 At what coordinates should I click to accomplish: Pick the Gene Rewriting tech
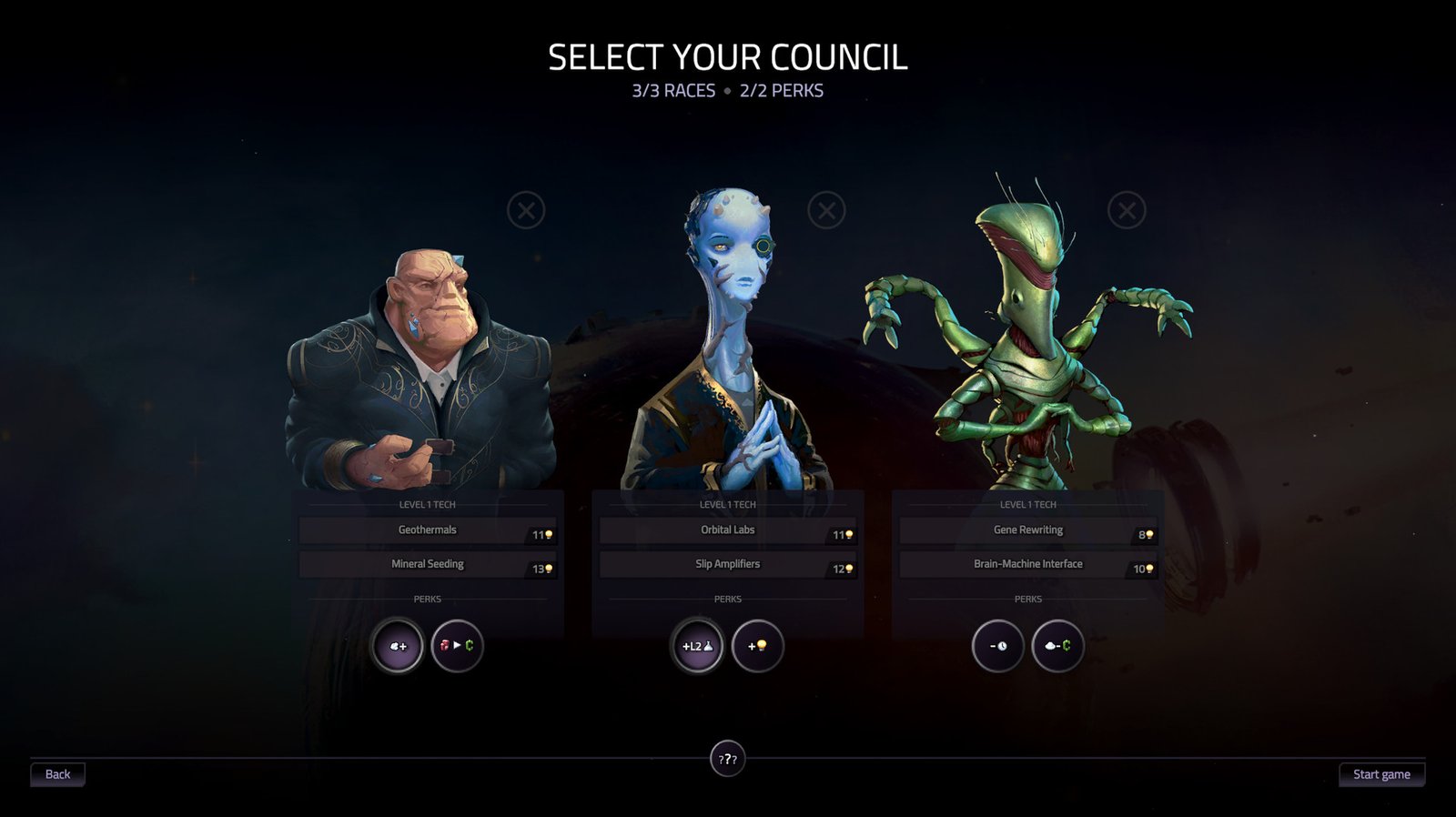click(x=1028, y=530)
